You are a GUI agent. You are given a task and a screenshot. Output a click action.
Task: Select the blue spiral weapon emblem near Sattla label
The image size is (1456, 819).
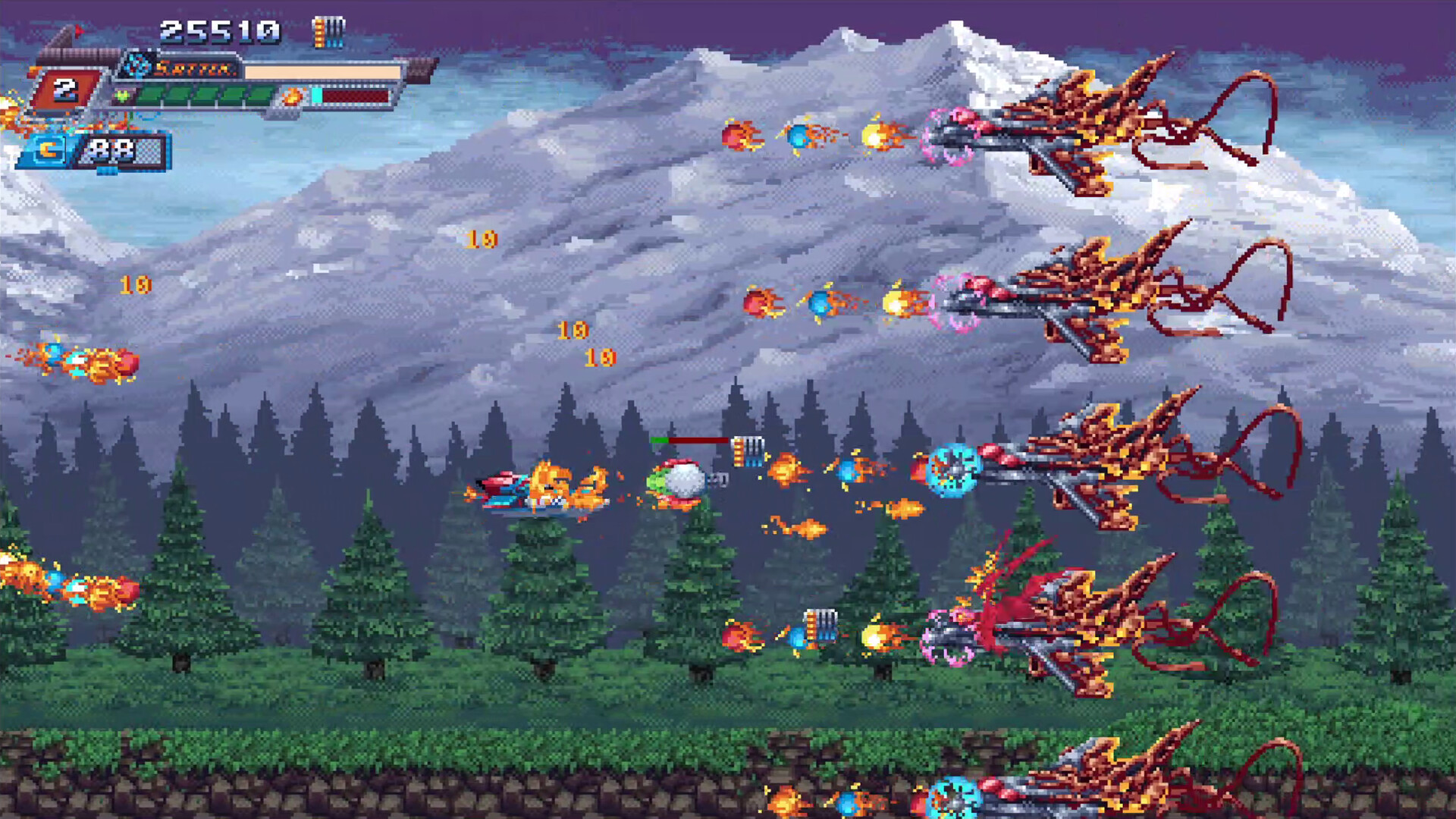click(x=136, y=67)
